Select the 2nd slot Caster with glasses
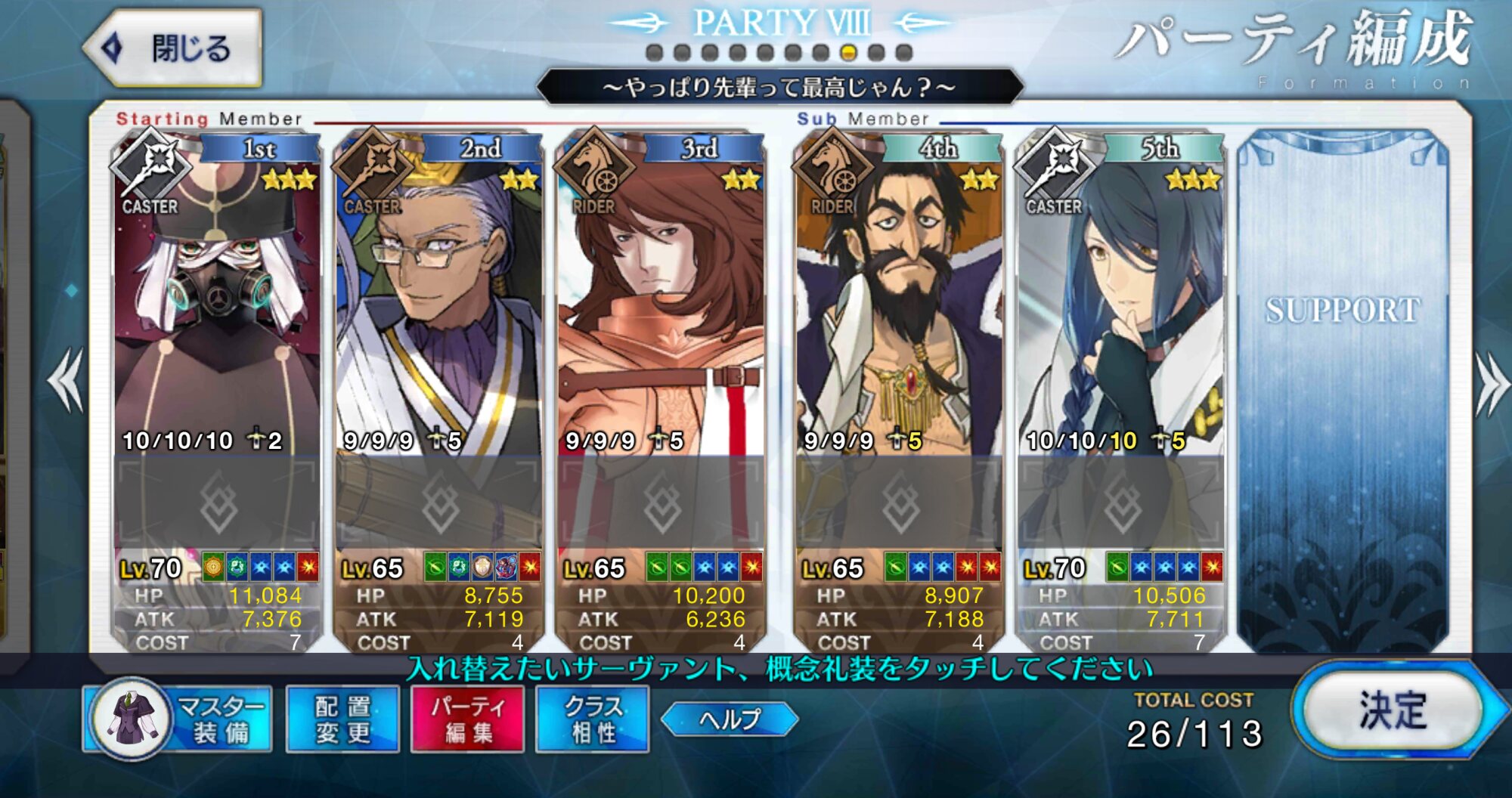Image resolution: width=1512 pixels, height=798 pixels. [x=438, y=302]
